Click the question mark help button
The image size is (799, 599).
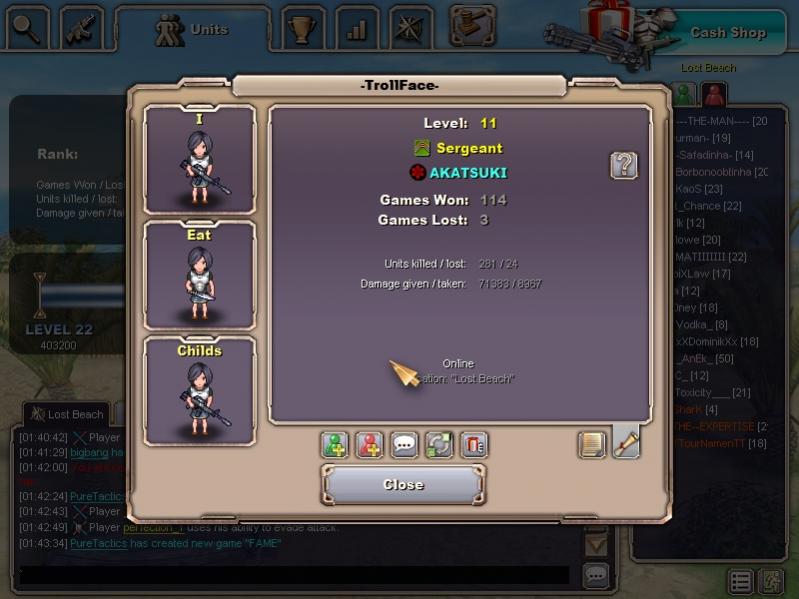click(x=624, y=165)
